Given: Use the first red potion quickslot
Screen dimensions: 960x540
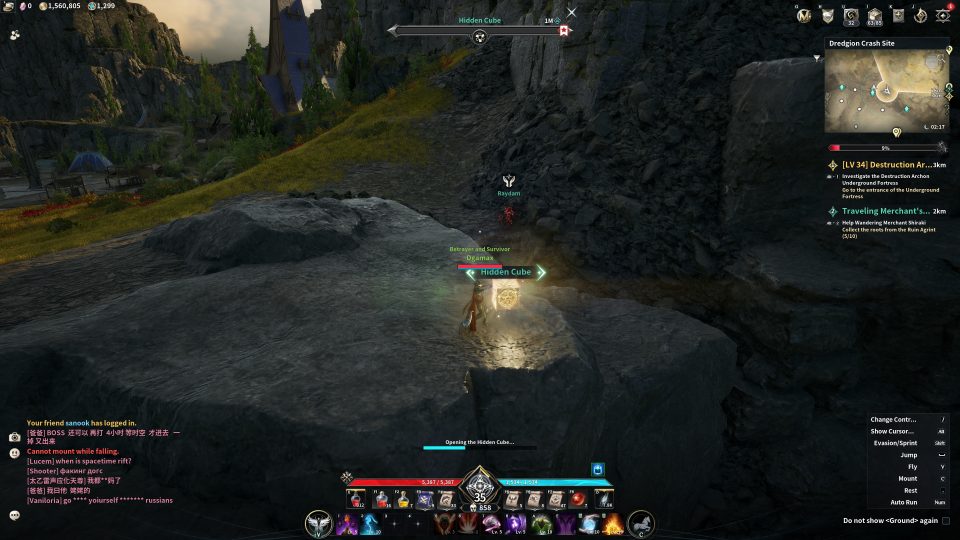Looking at the screenshot, I should pyautogui.click(x=356, y=499).
